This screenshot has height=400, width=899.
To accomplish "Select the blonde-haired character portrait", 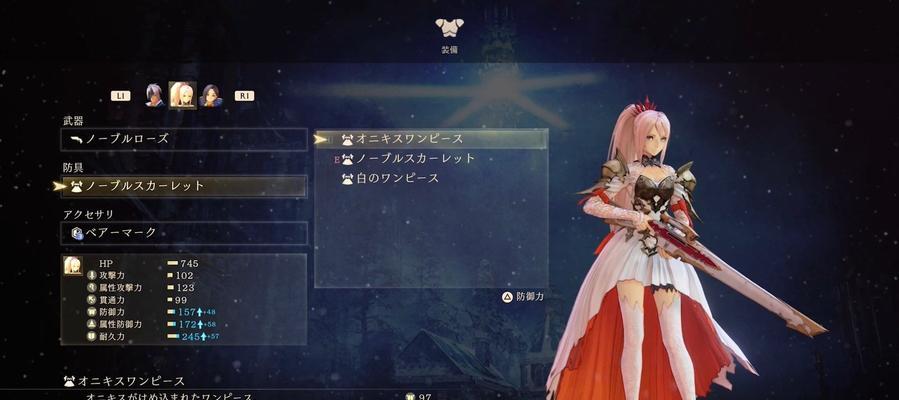I will tap(182, 95).
